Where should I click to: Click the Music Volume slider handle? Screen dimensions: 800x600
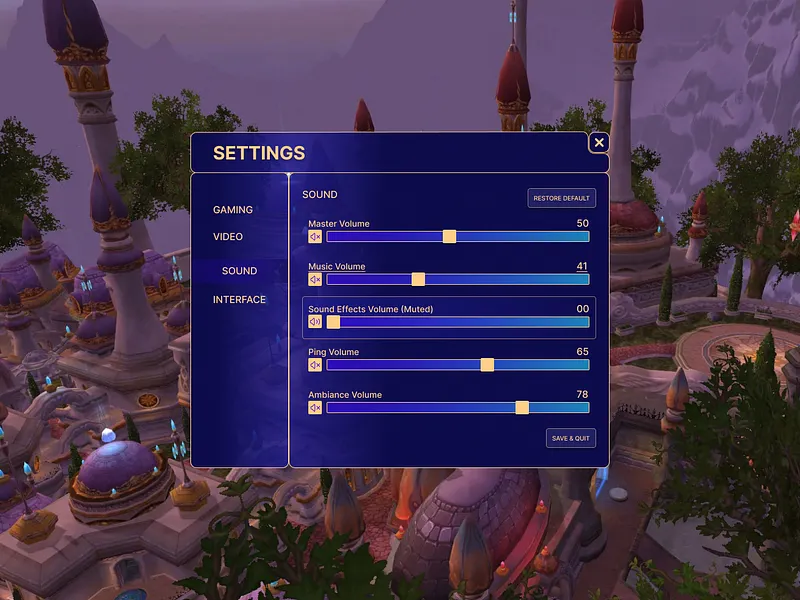coord(418,280)
